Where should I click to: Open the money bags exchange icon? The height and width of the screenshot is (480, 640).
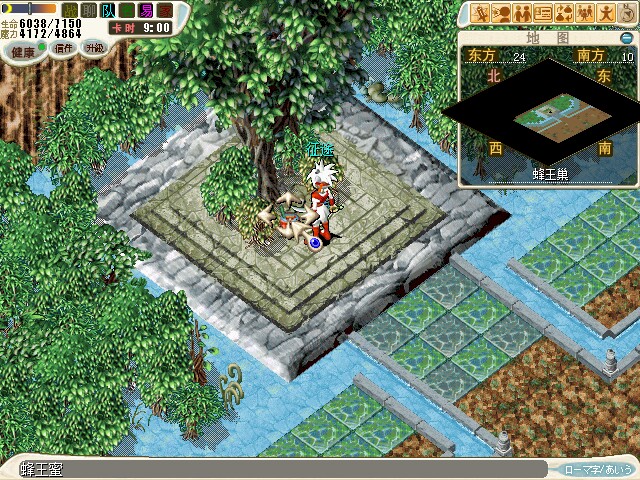click(564, 13)
